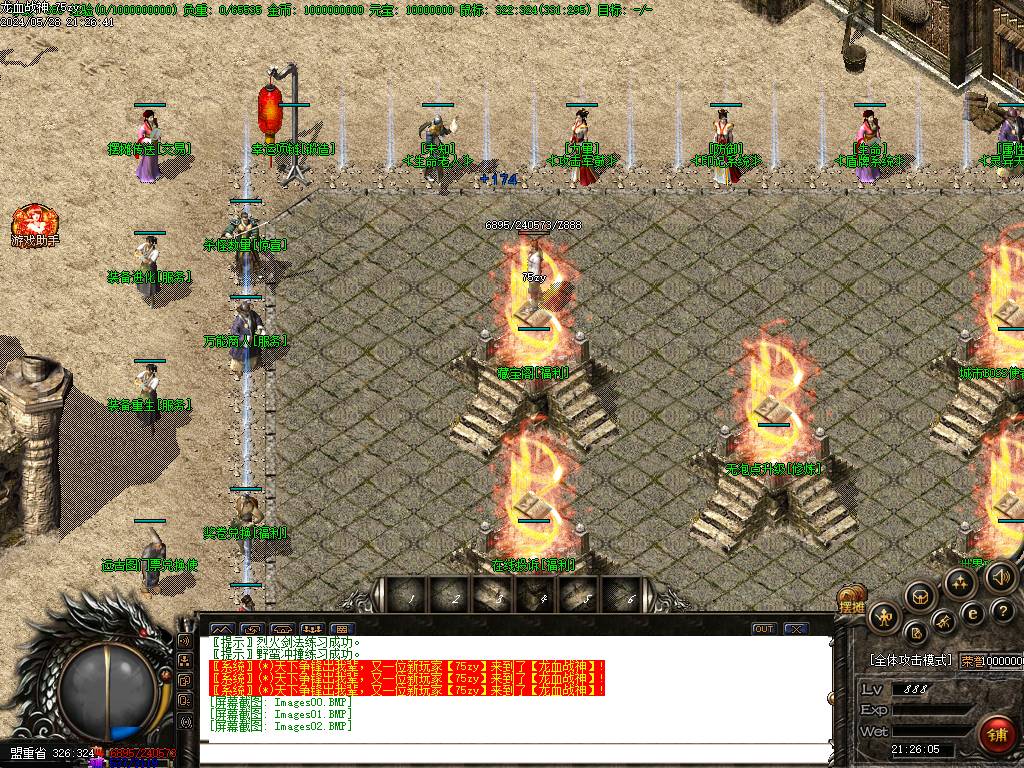Toggle the sound speaker button
Image resolution: width=1024 pixels, height=768 pixels.
click(999, 576)
